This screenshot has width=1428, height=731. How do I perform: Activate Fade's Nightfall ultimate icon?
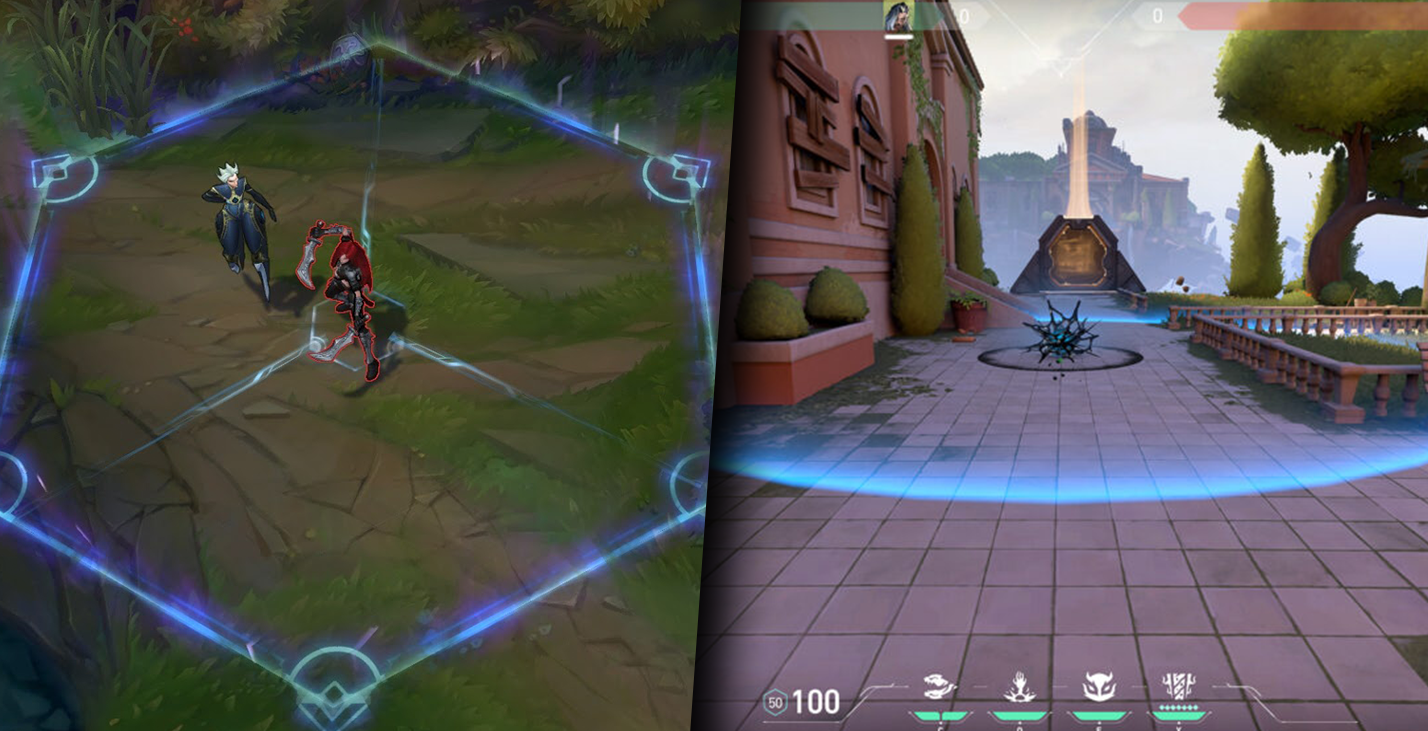point(1178,684)
